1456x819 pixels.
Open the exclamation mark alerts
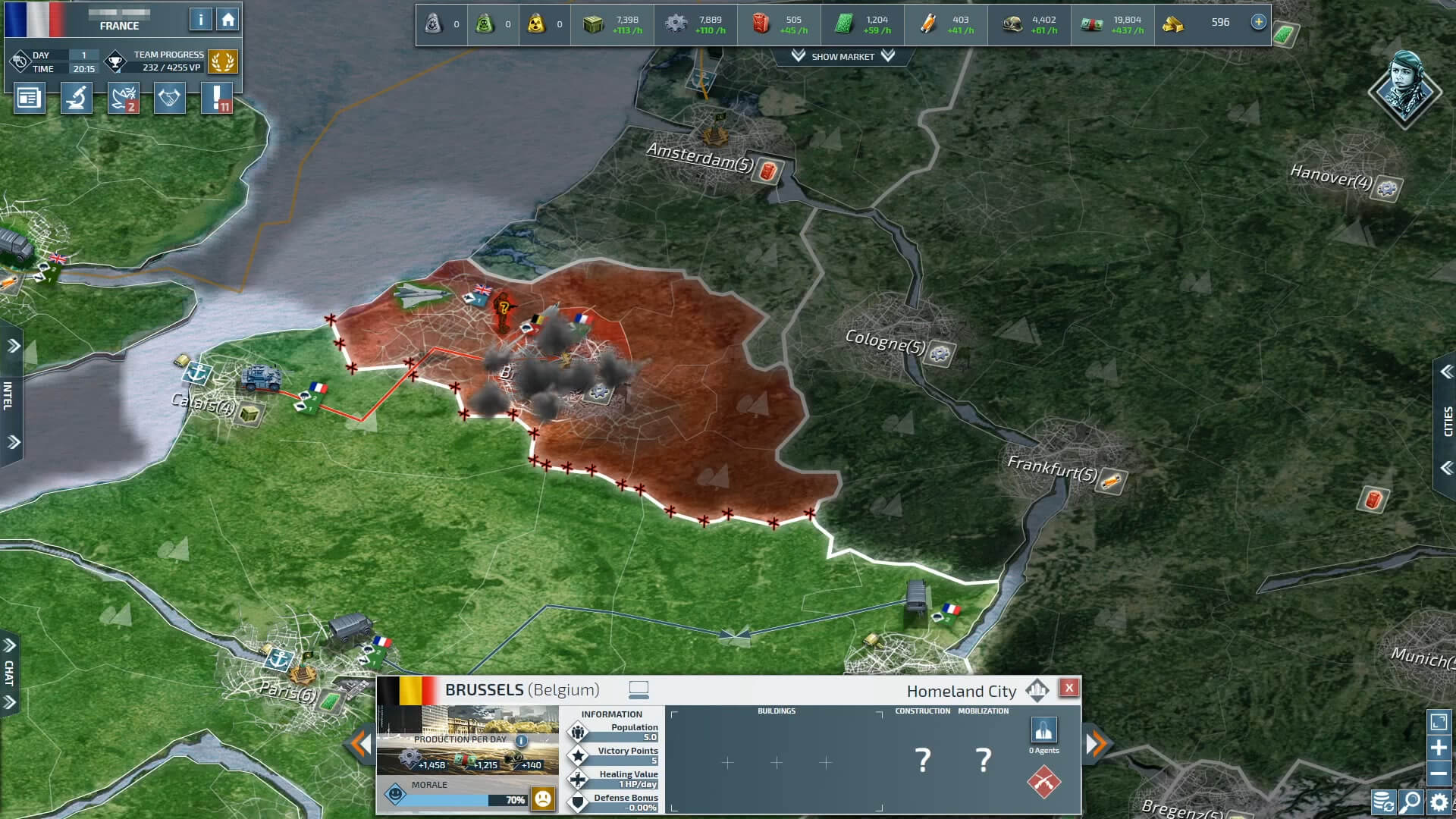tap(217, 99)
